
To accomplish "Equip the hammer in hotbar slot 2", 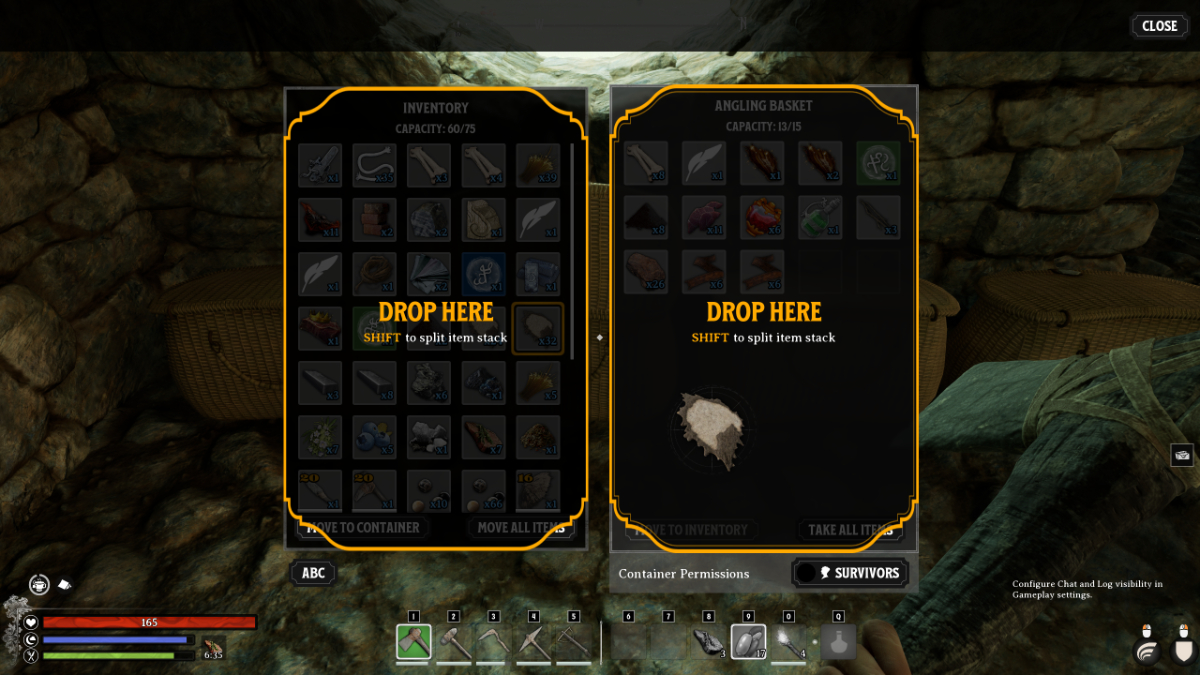I will pyautogui.click(x=454, y=642).
